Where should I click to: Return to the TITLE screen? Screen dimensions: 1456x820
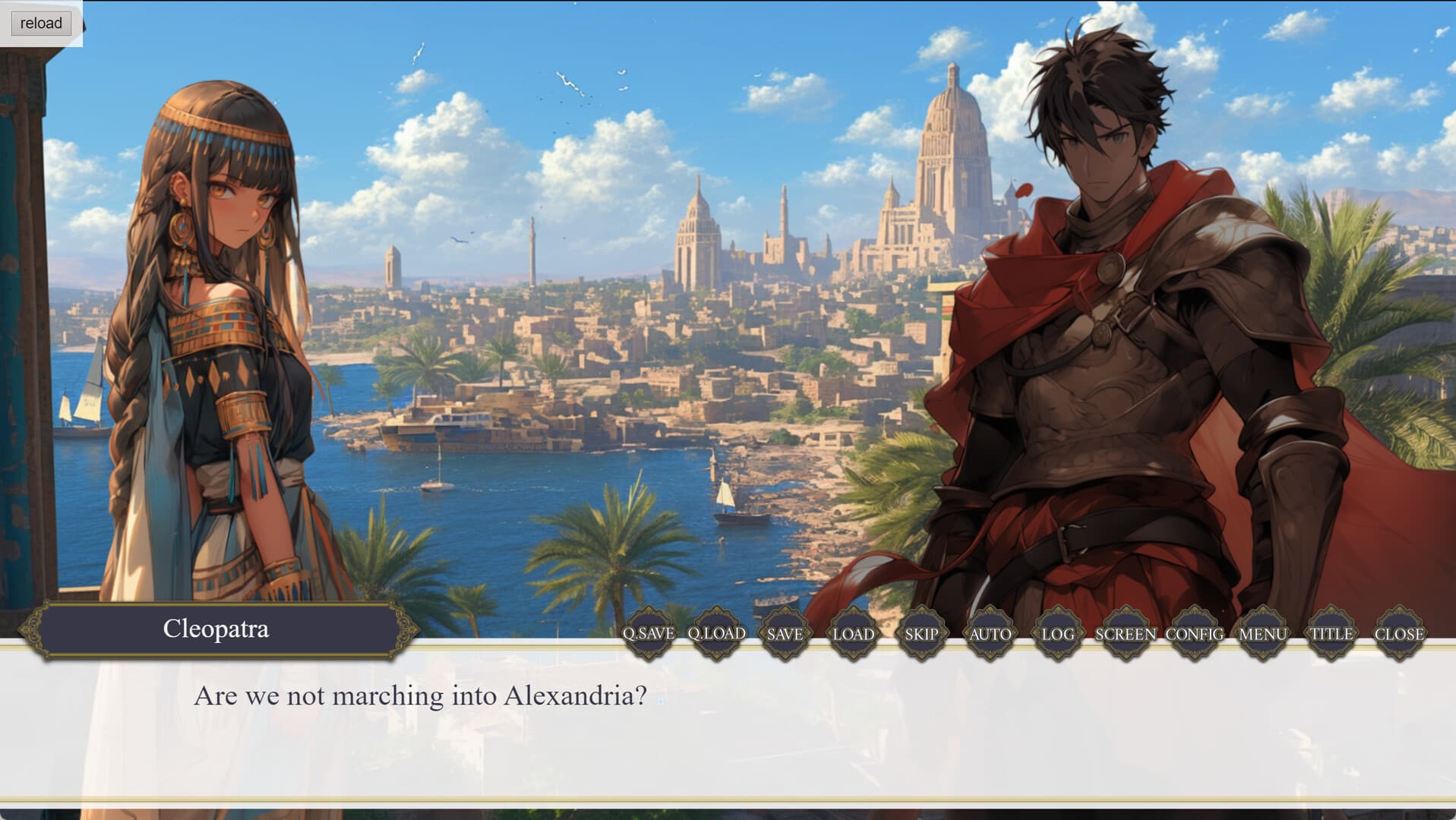(x=1331, y=632)
